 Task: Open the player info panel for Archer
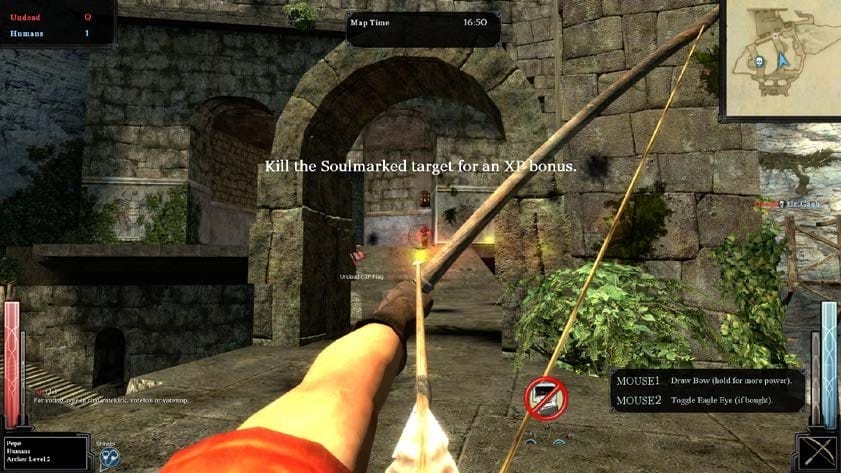point(45,452)
